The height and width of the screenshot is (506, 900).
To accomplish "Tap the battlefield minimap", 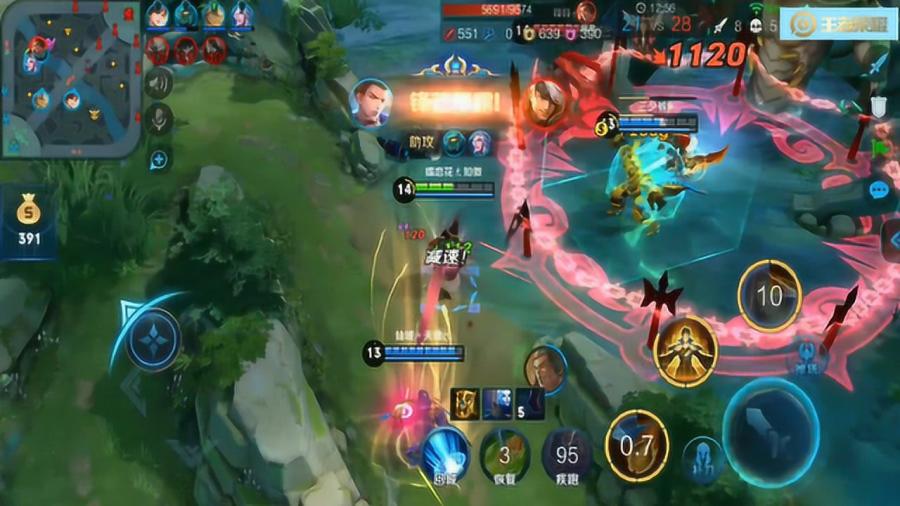I will click(68, 80).
